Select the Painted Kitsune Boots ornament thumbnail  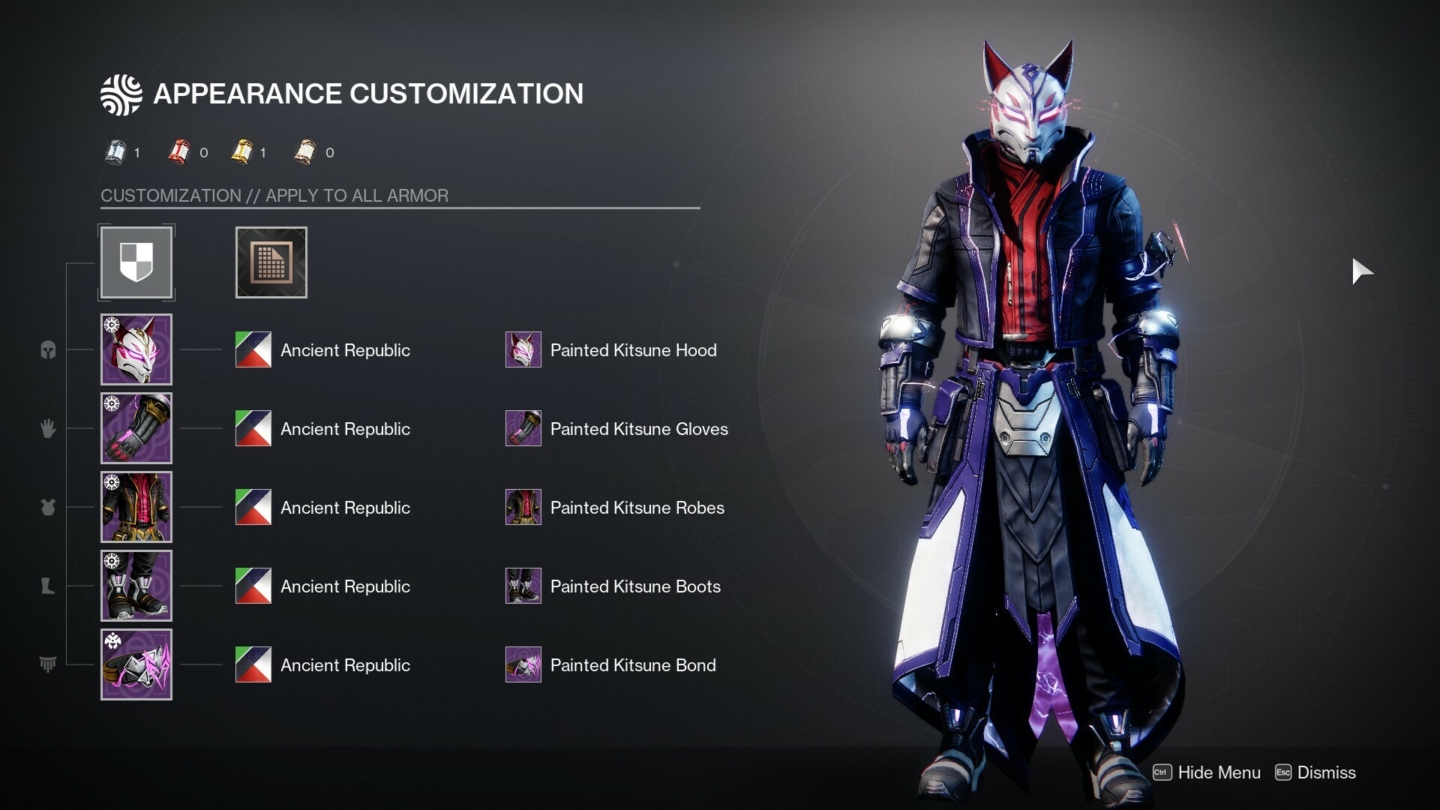point(522,585)
